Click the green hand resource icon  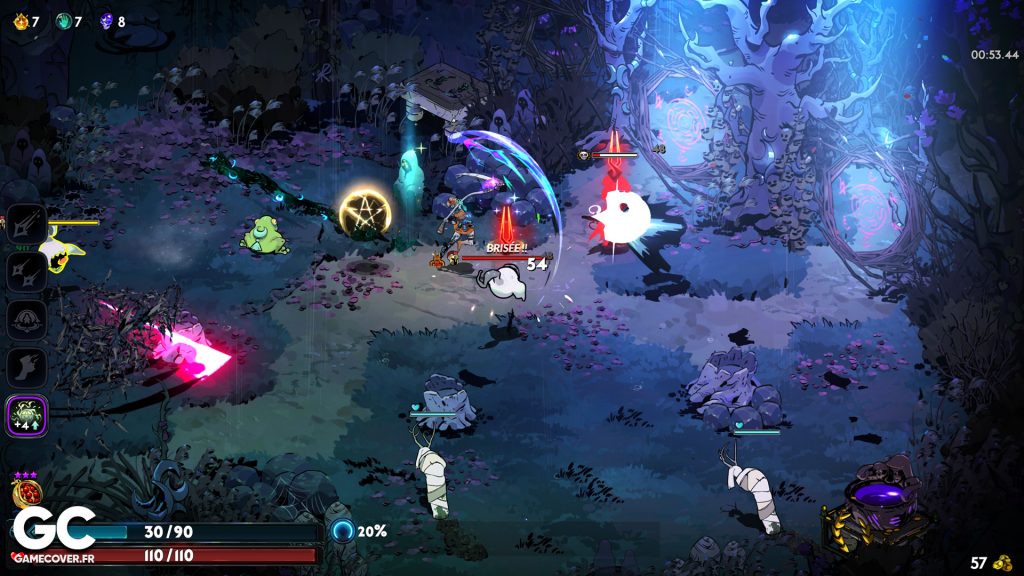point(63,20)
